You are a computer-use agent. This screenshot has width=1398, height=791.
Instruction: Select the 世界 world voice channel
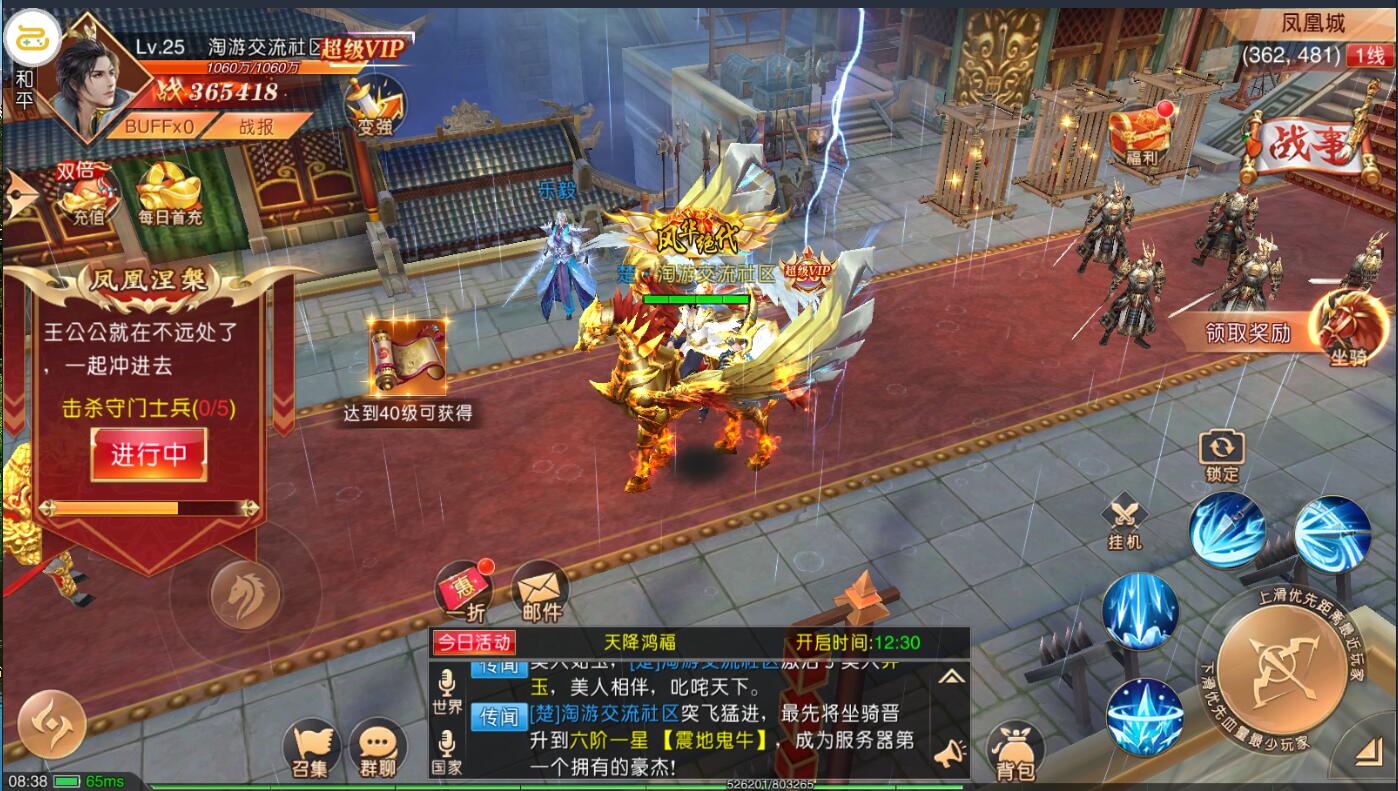click(447, 693)
